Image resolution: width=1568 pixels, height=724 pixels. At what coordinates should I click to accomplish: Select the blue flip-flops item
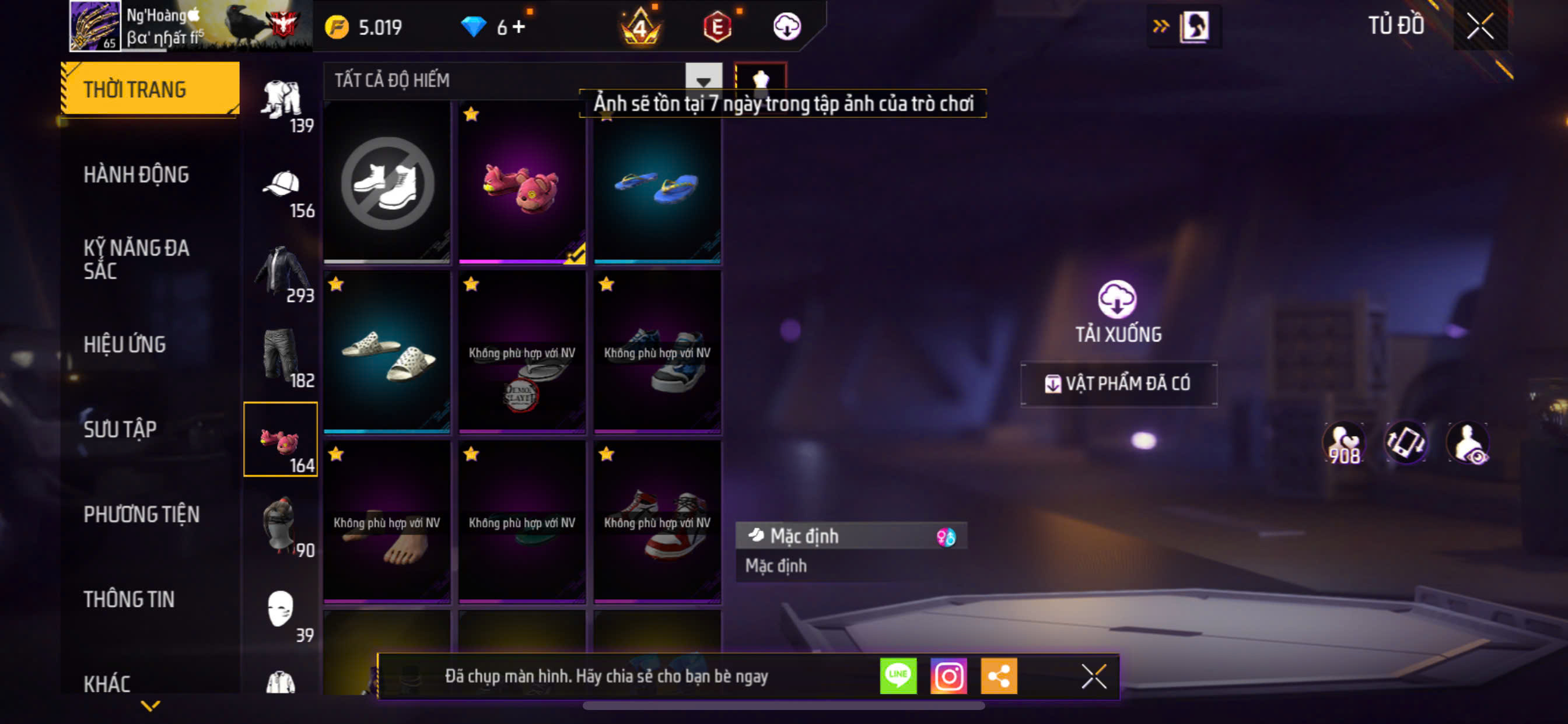[657, 184]
